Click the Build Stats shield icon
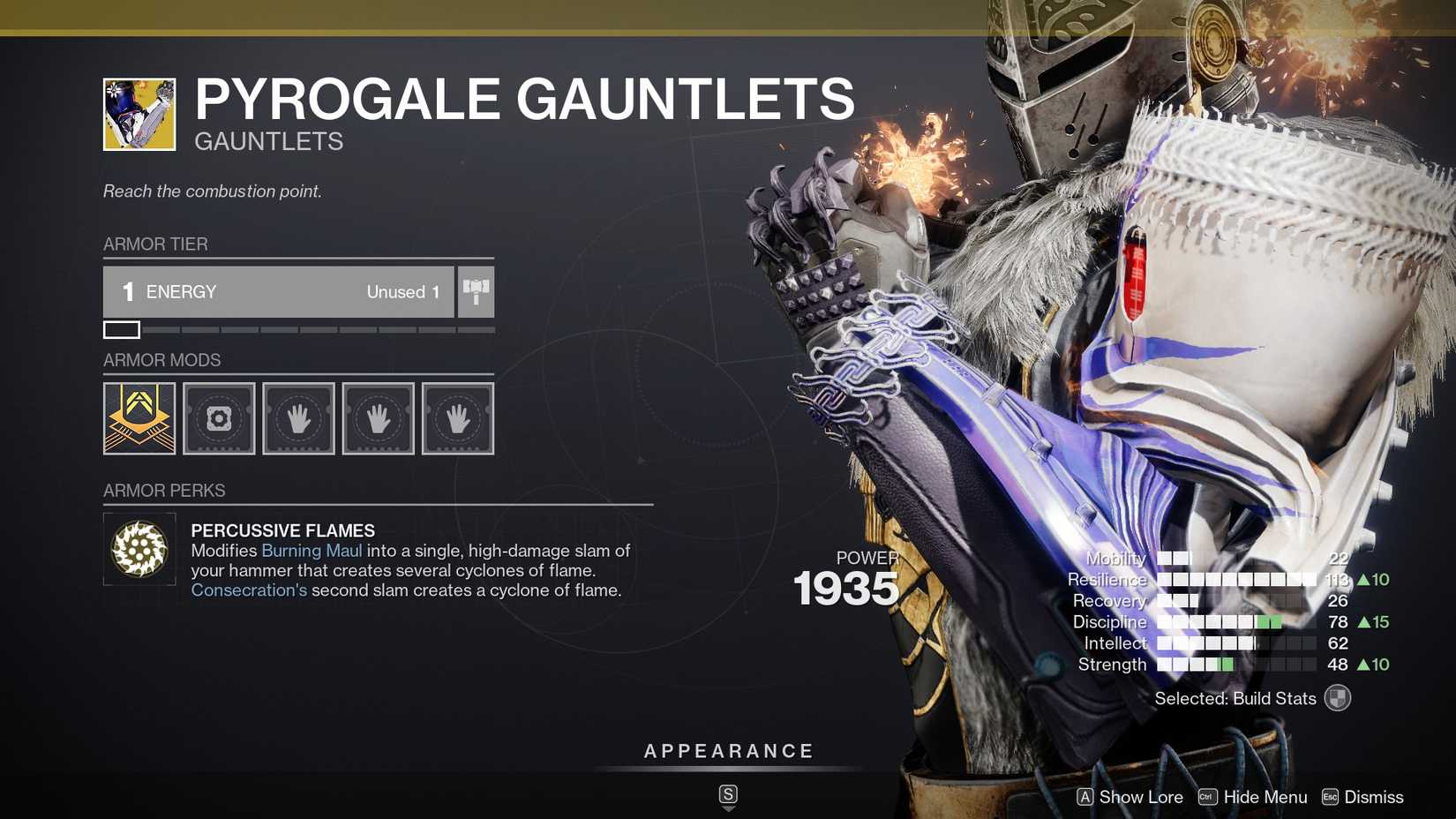The height and width of the screenshot is (819, 1456). tap(1338, 697)
